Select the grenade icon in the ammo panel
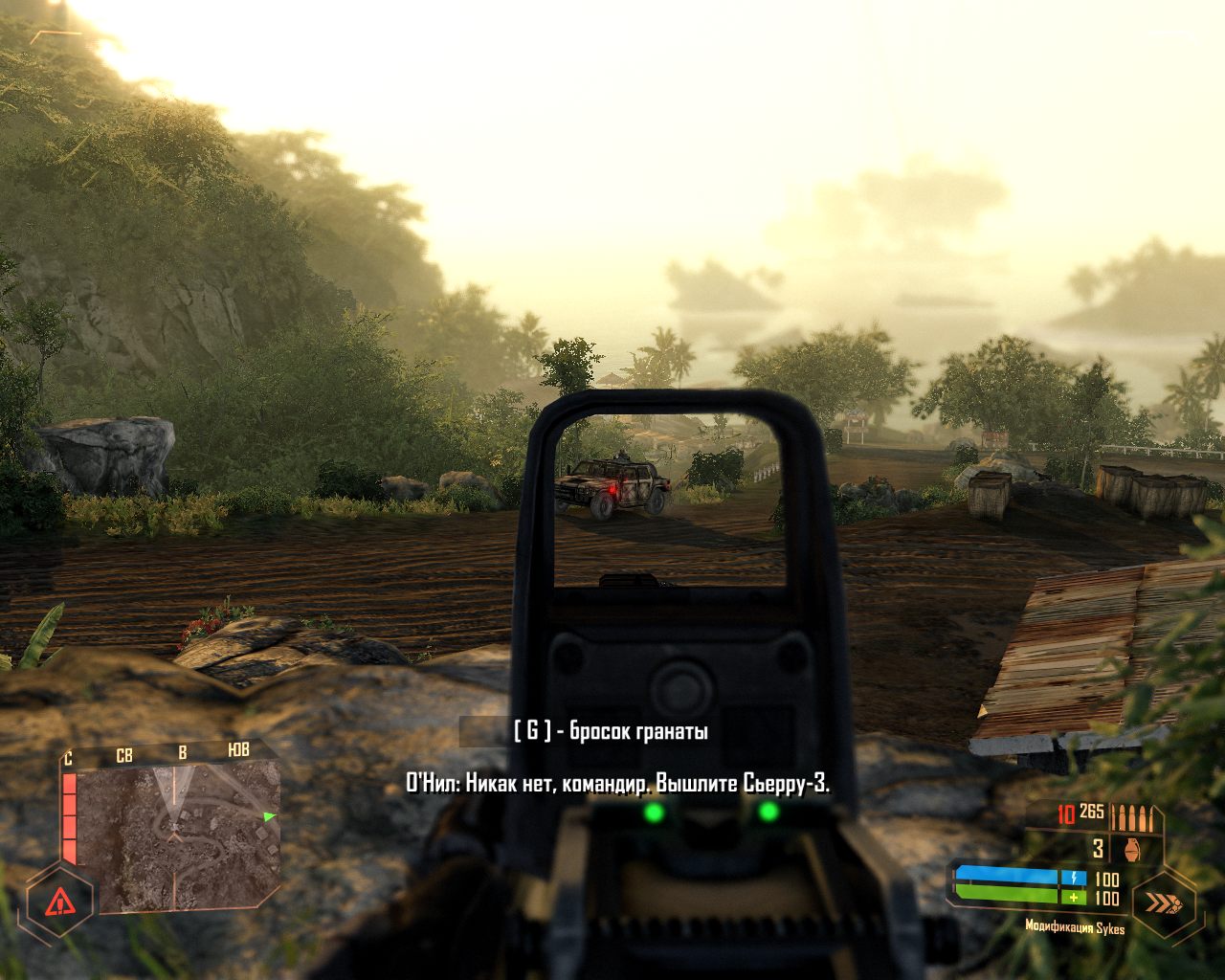This screenshot has height=980, width=1225. [x=1132, y=850]
